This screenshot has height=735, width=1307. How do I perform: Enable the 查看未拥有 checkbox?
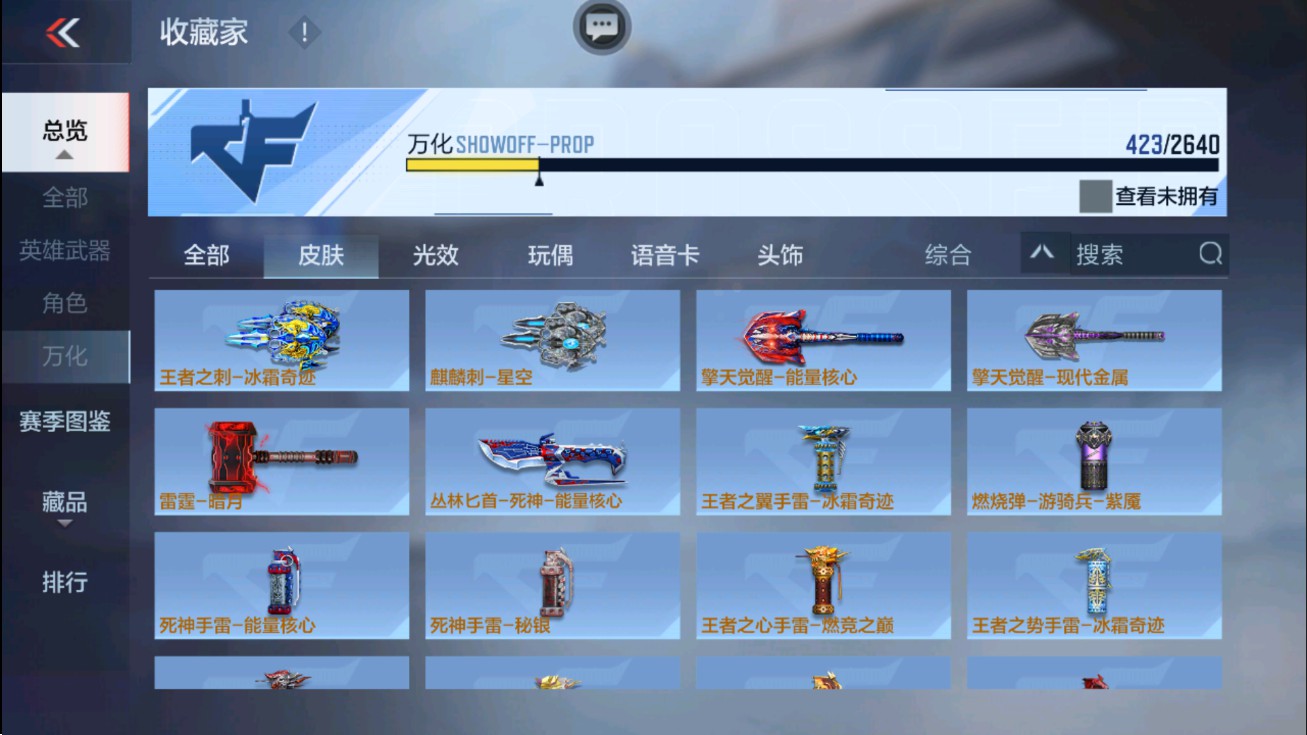pos(1095,197)
